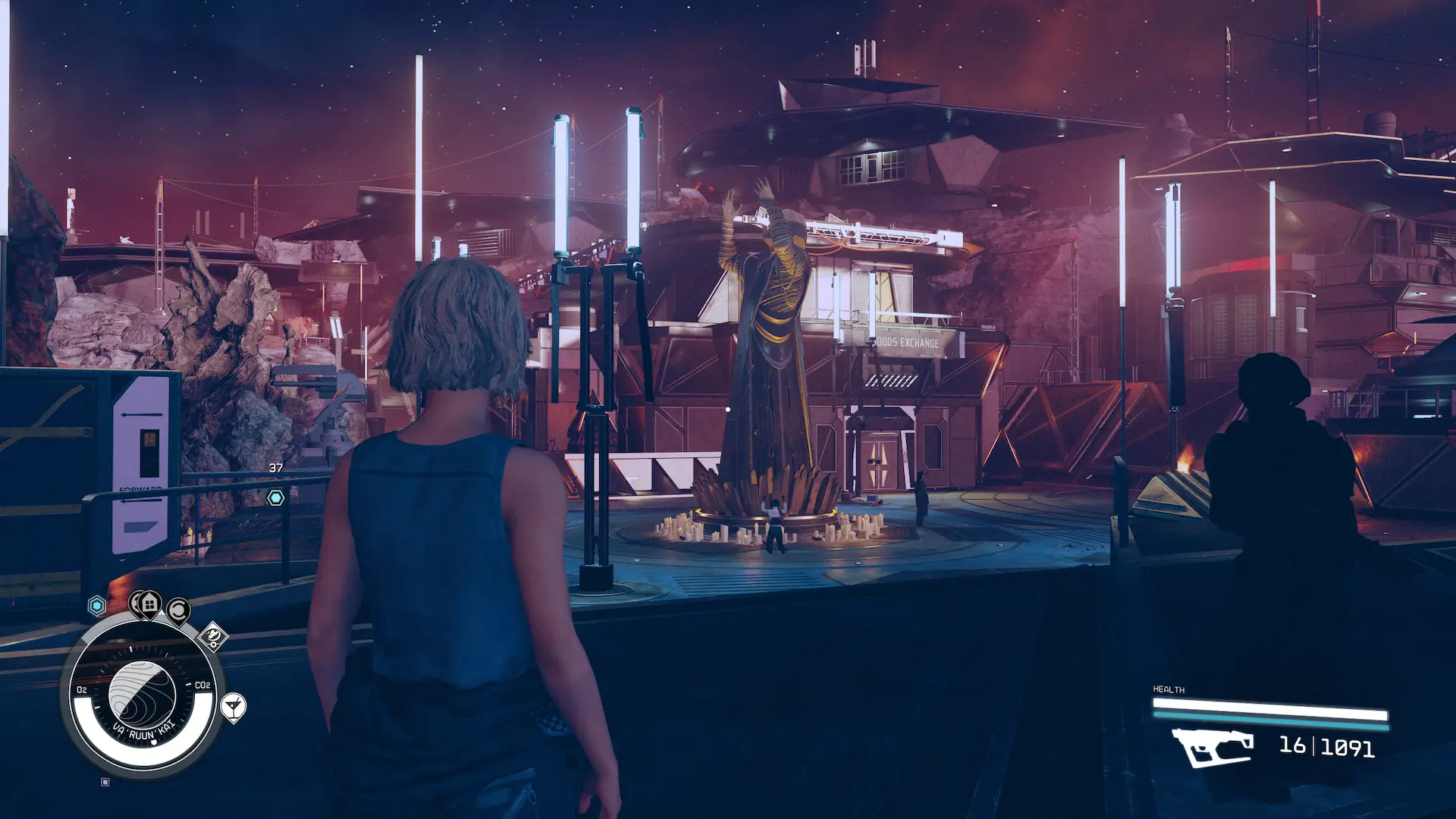This screenshot has height=819, width=1456.
Task: Click the circular settlement marker above the compass
Action: pyautogui.click(x=178, y=610)
